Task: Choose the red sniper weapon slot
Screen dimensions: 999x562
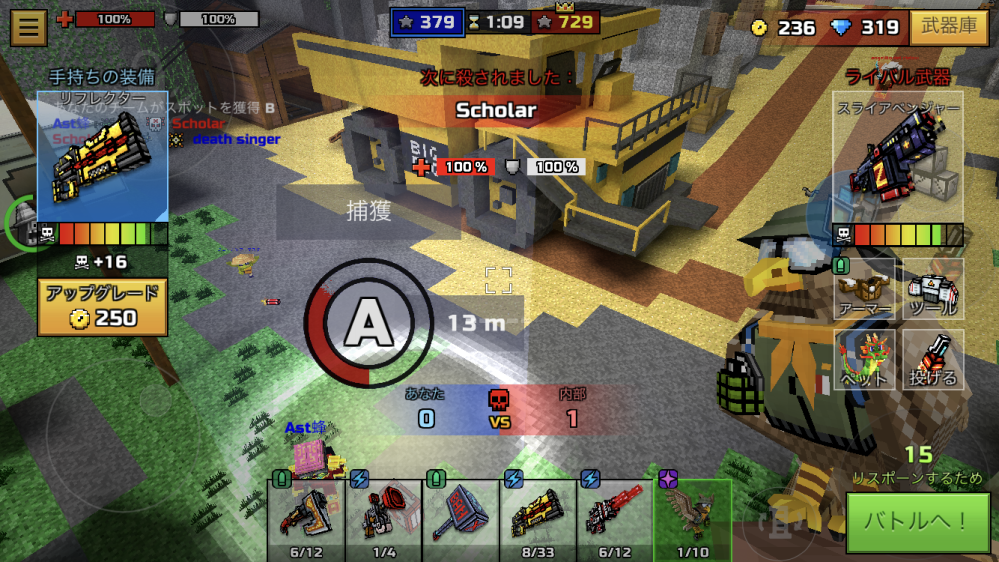Action: (615, 515)
